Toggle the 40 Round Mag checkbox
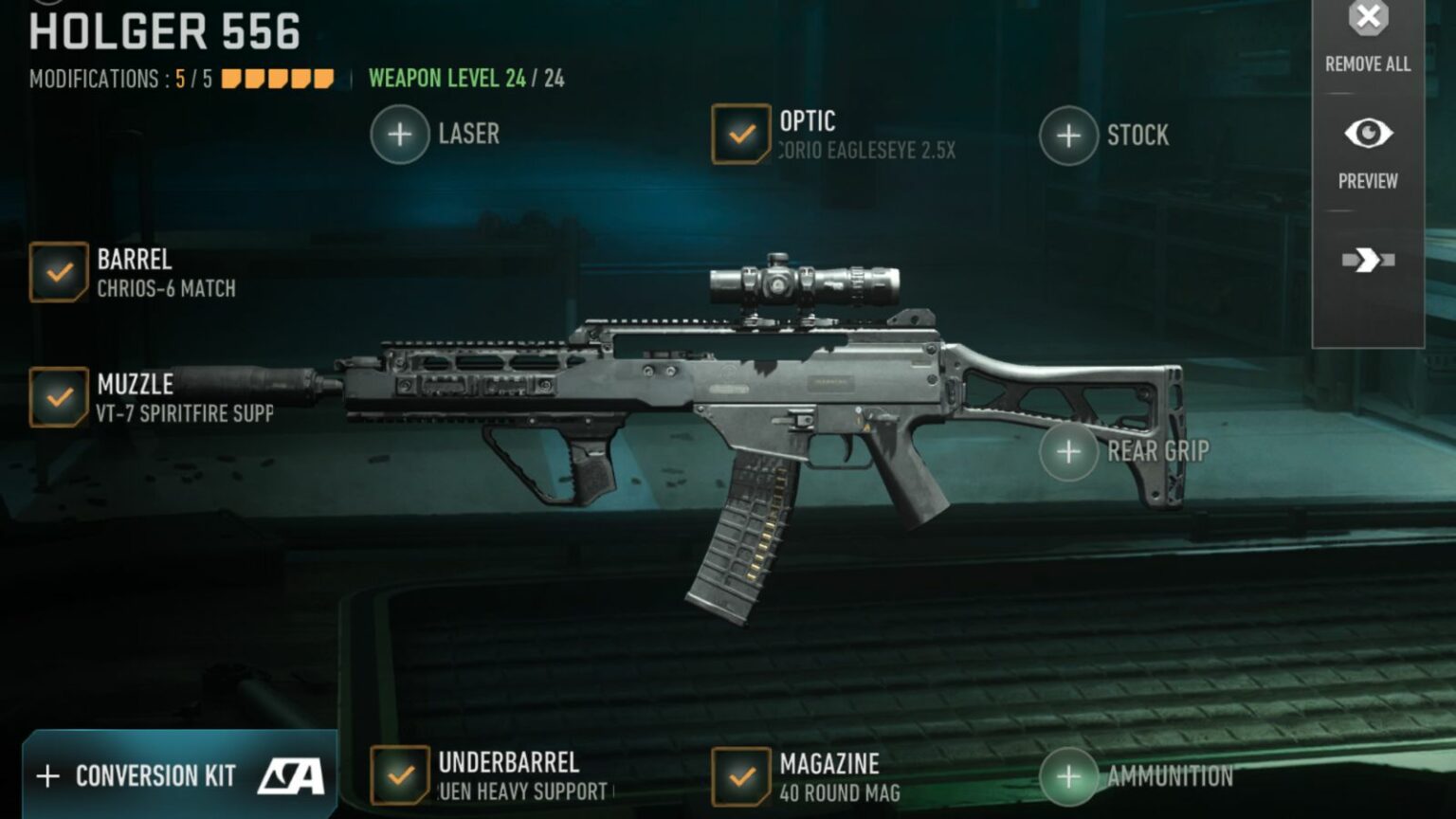This screenshot has width=1456, height=819. tap(740, 775)
